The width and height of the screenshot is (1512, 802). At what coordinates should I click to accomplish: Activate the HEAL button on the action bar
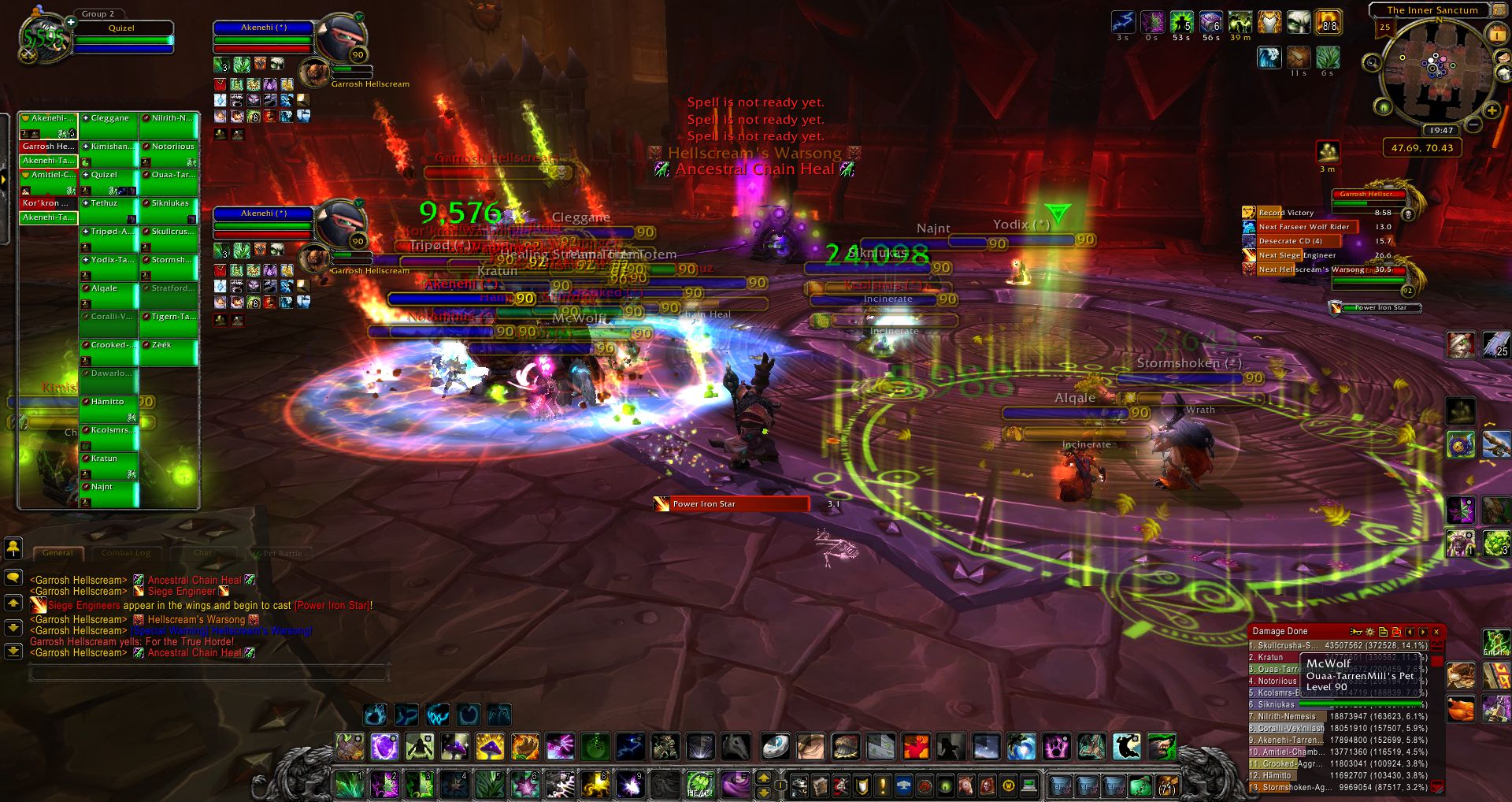pyautogui.click(x=699, y=785)
